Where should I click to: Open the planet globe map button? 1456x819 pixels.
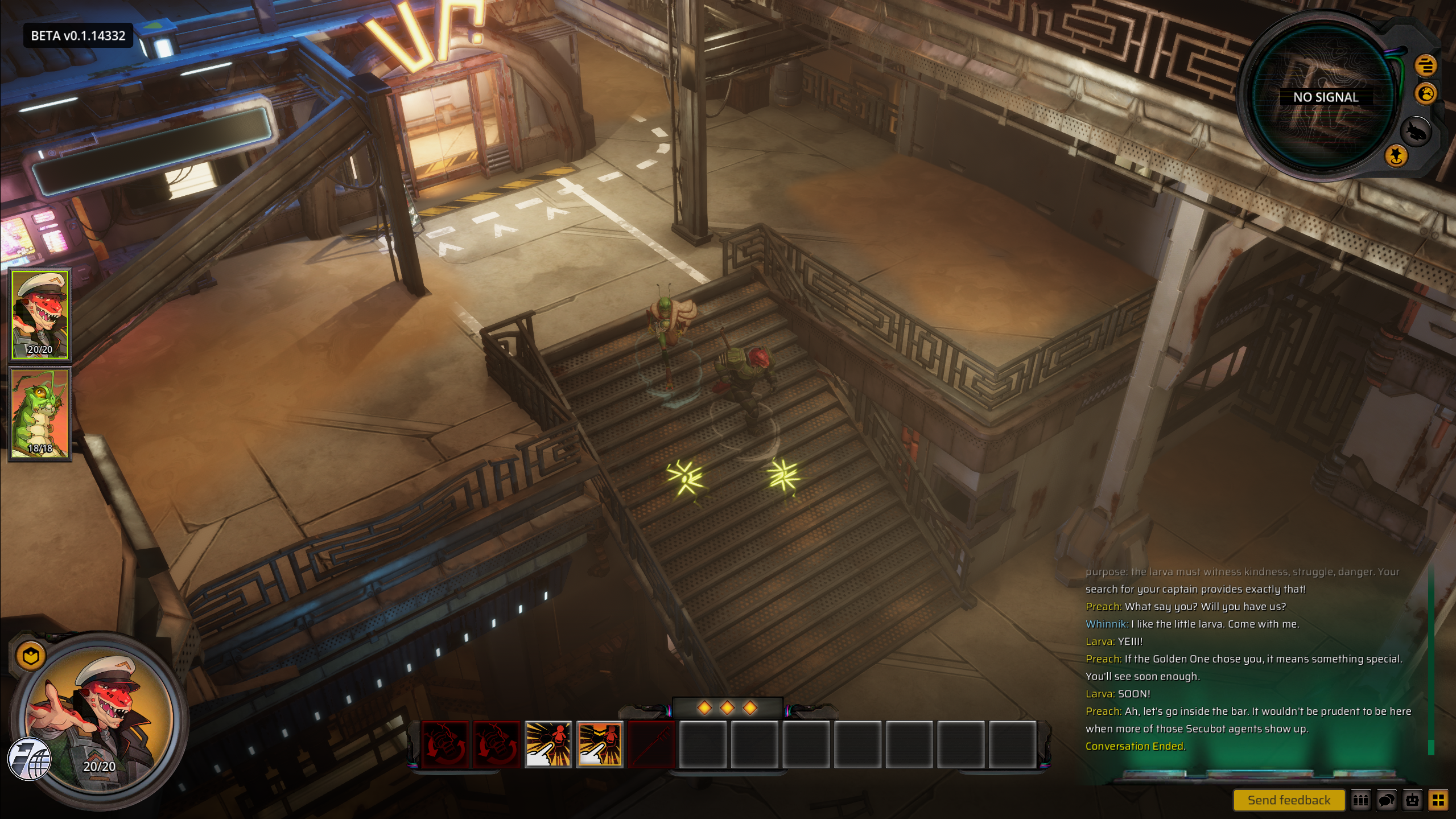point(1426,94)
